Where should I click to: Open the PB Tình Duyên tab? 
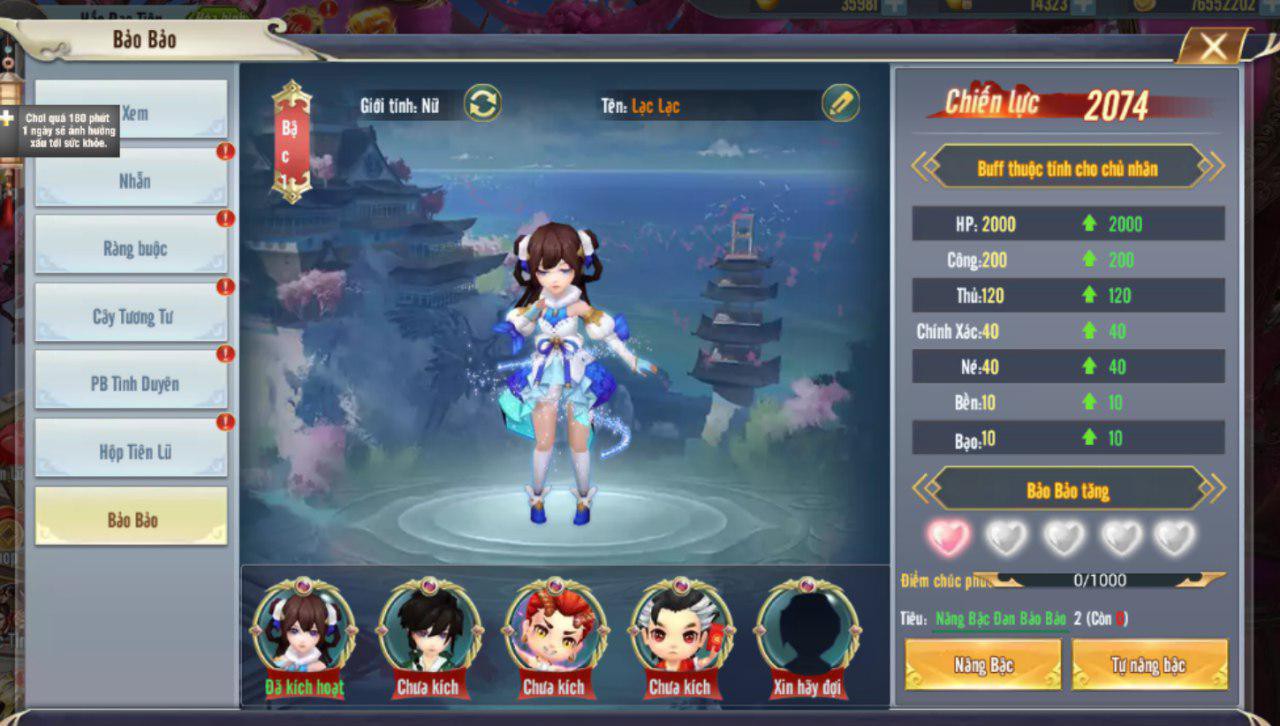click(131, 382)
